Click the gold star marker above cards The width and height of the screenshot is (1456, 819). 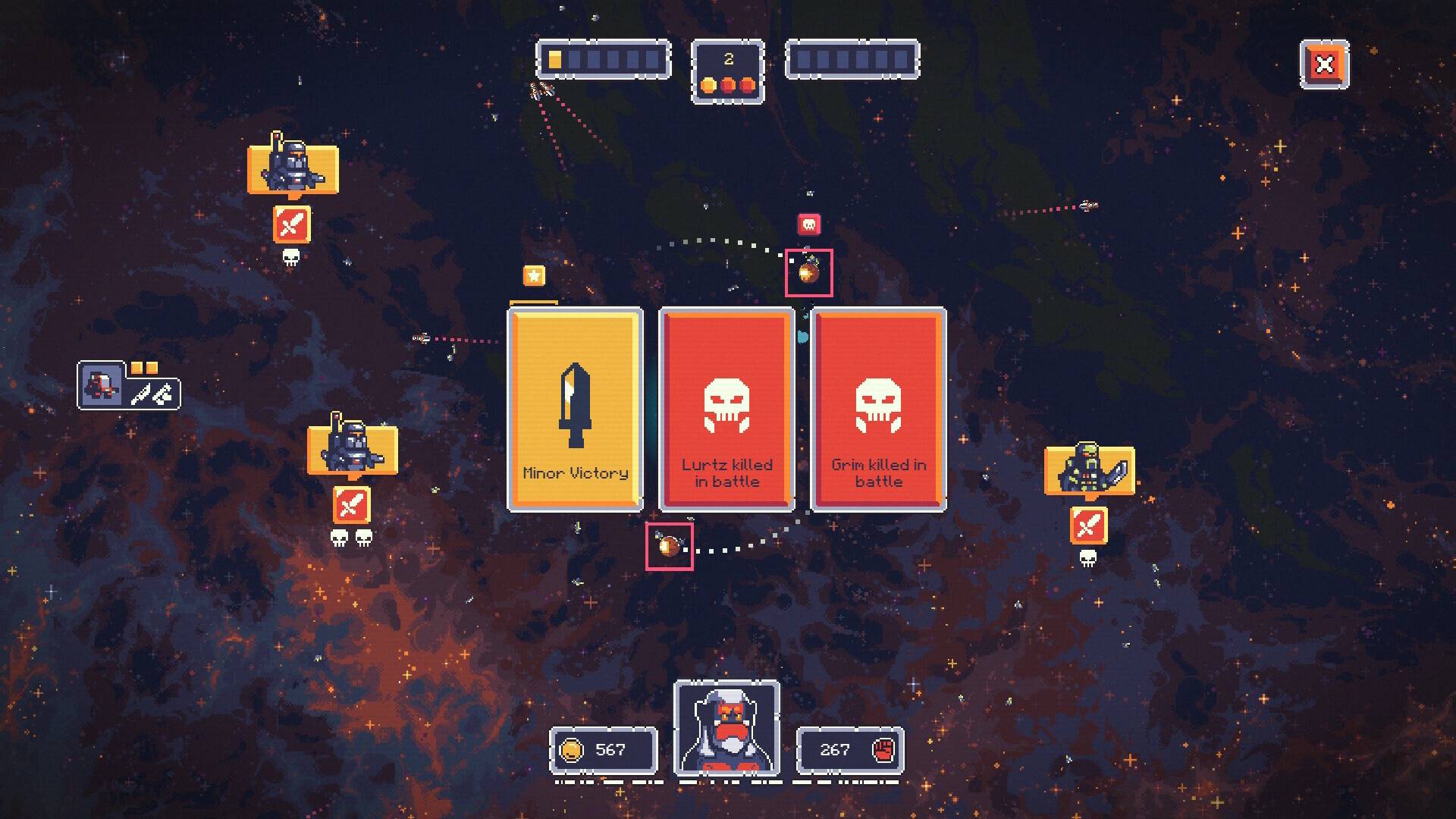534,275
